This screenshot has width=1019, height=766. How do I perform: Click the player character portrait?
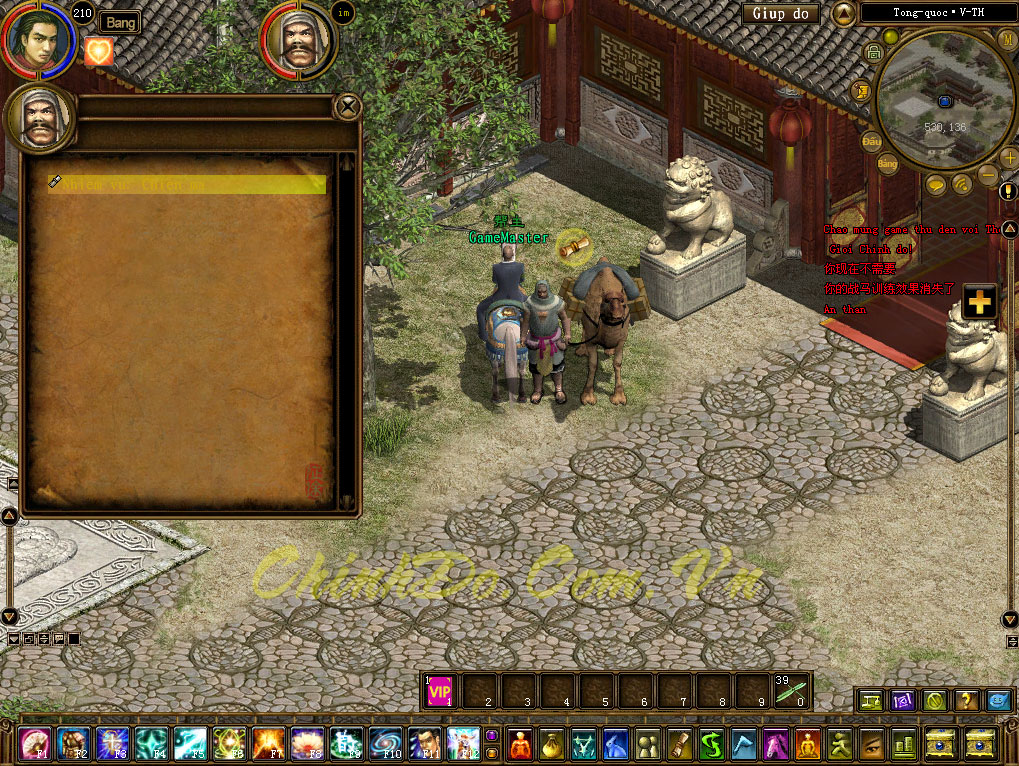pos(39,39)
